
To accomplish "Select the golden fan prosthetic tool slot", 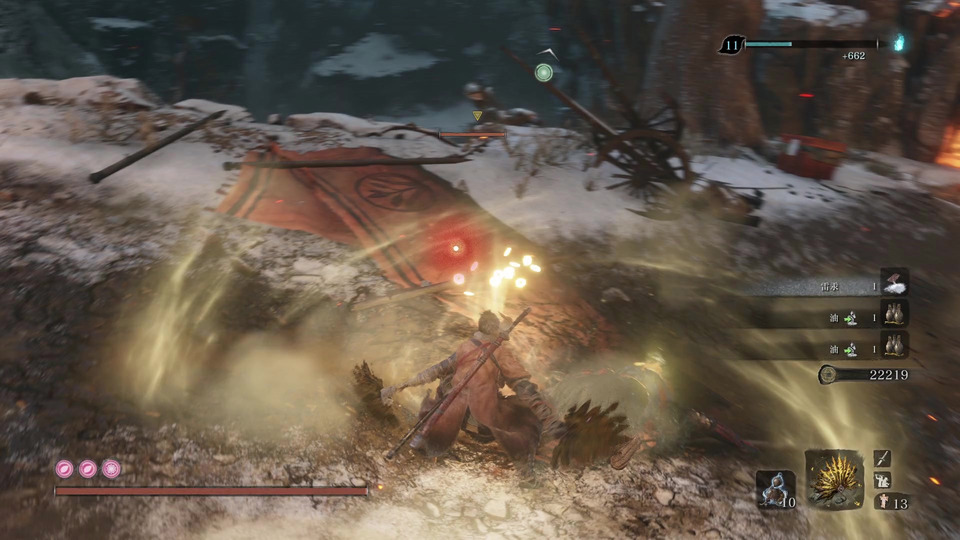I will (x=834, y=479).
